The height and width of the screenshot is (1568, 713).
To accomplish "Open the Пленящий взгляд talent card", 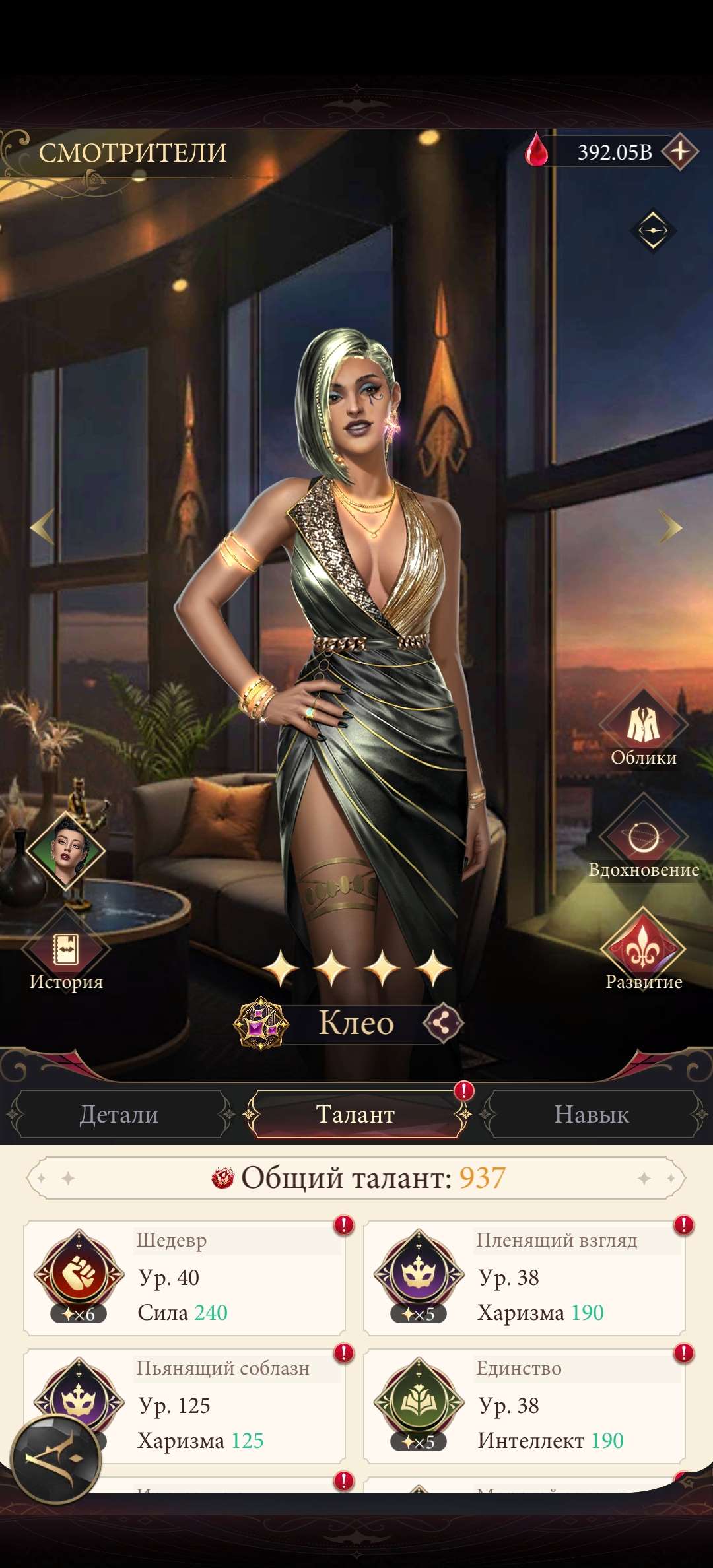I will click(x=524, y=1278).
